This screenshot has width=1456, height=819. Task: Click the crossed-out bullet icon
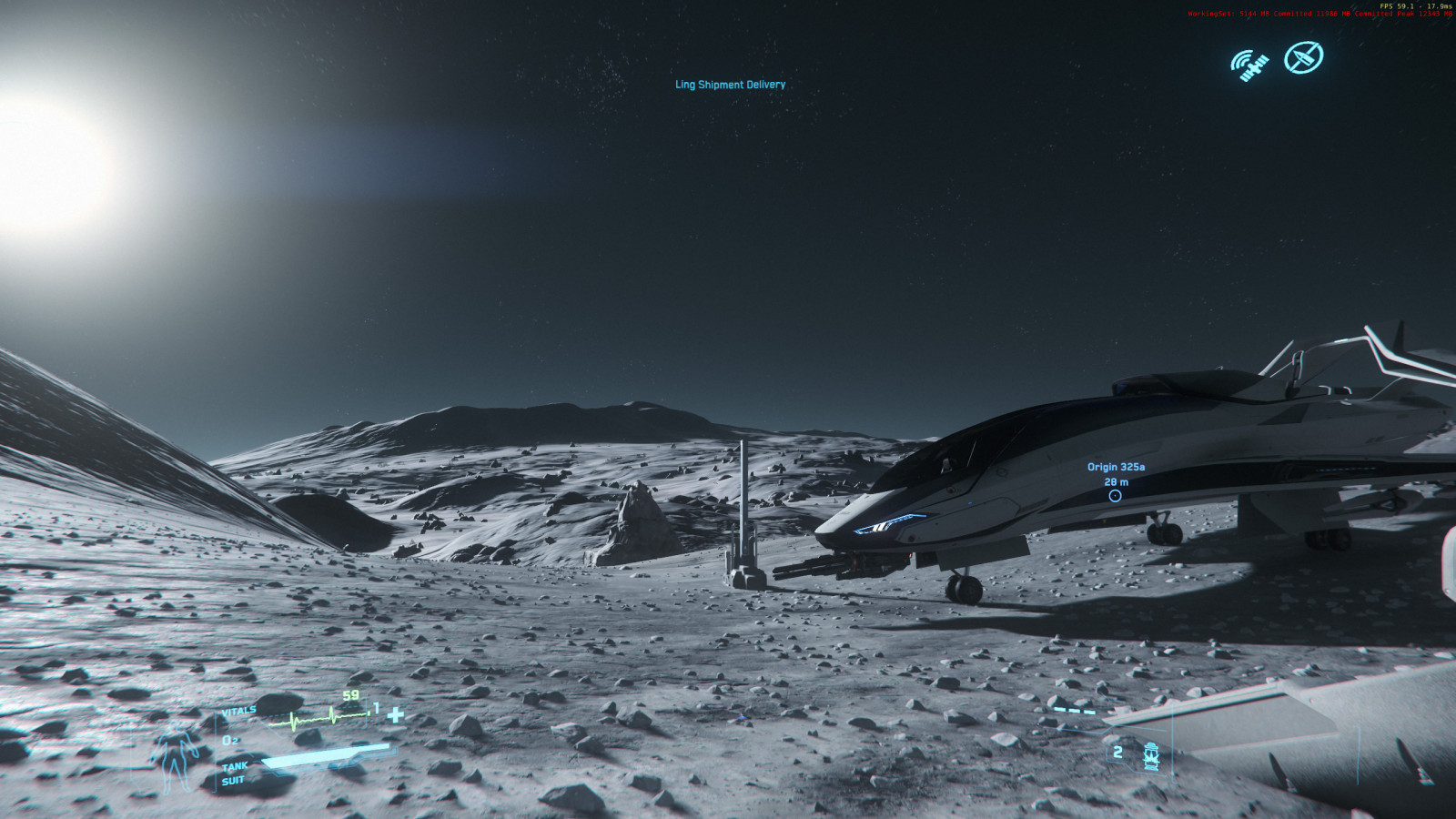click(x=1303, y=57)
